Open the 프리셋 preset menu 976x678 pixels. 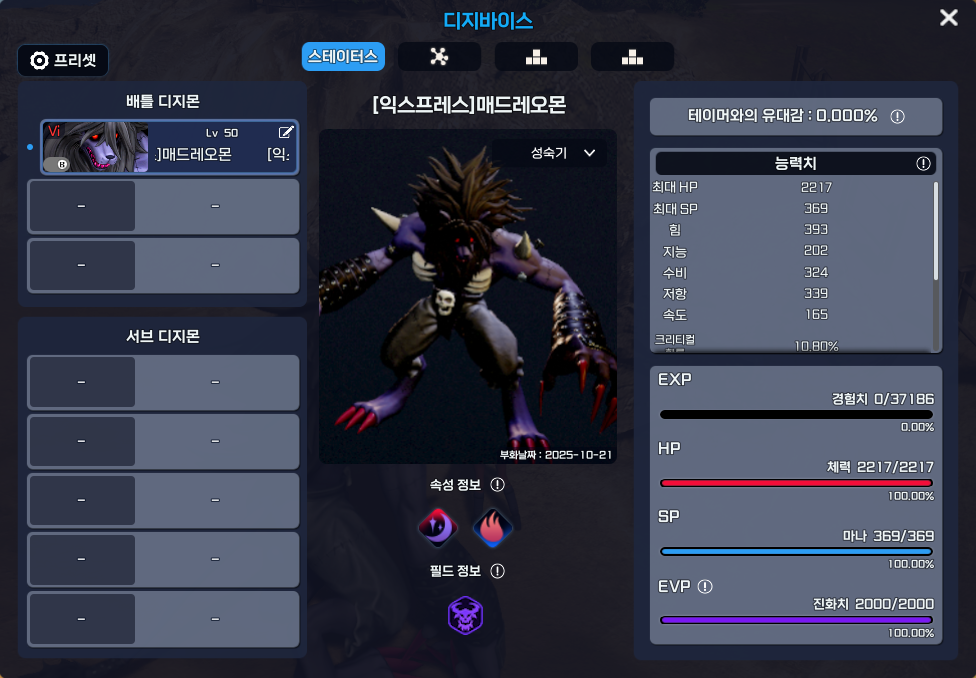[63, 60]
